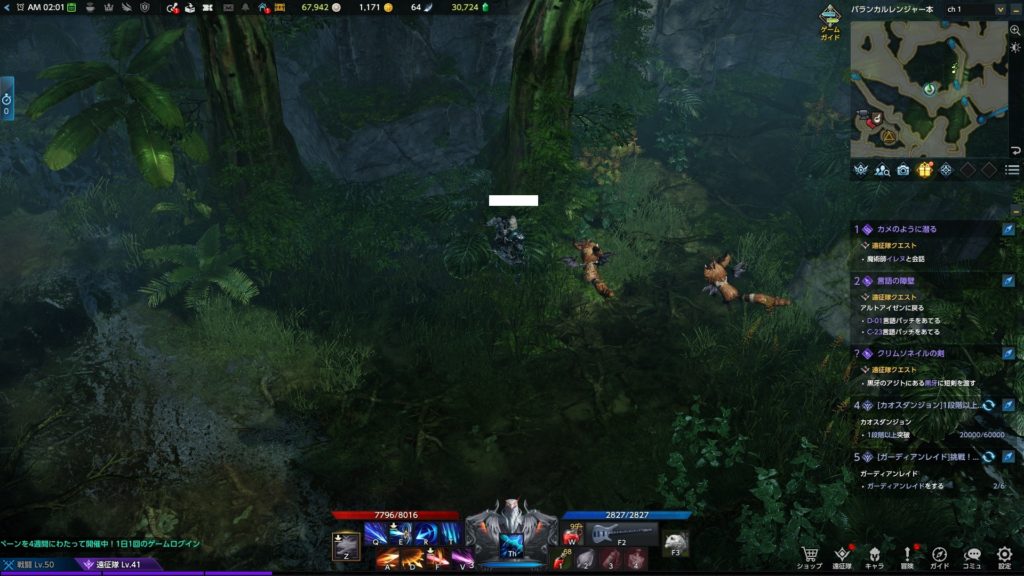
Task: Open the channel dropdown showing ch 1
Action: click(1001, 9)
